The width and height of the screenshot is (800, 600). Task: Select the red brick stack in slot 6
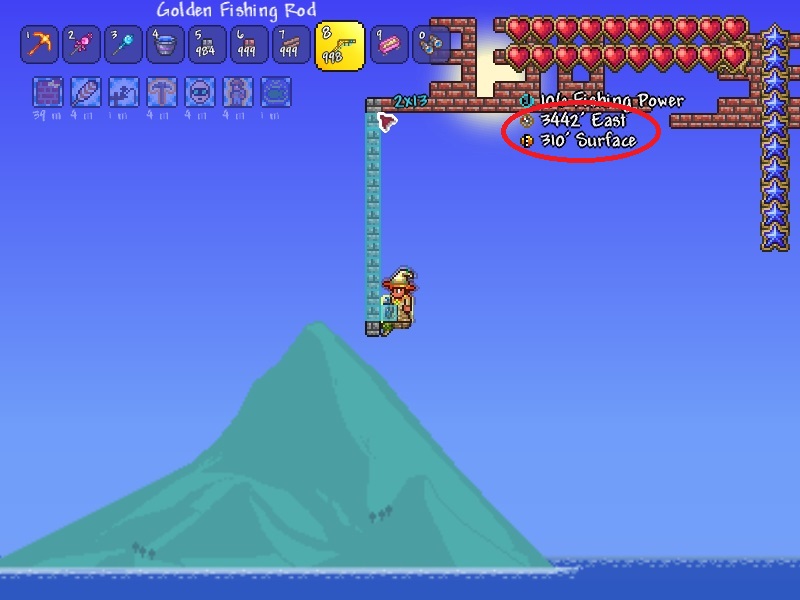(x=249, y=44)
